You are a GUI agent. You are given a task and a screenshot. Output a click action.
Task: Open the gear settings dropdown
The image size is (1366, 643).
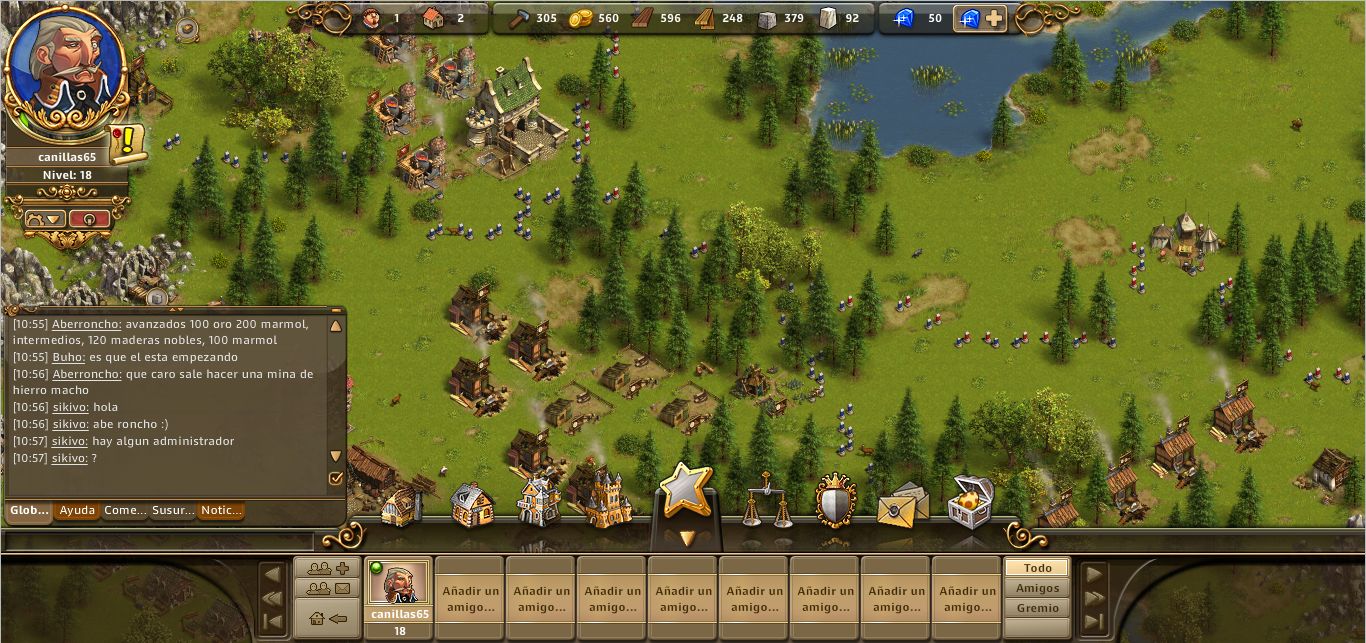(45, 219)
